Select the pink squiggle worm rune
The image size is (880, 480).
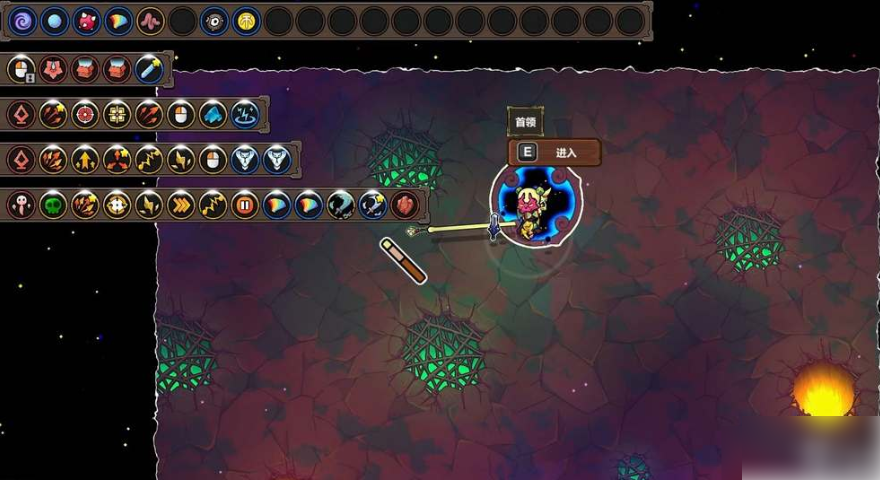151,20
